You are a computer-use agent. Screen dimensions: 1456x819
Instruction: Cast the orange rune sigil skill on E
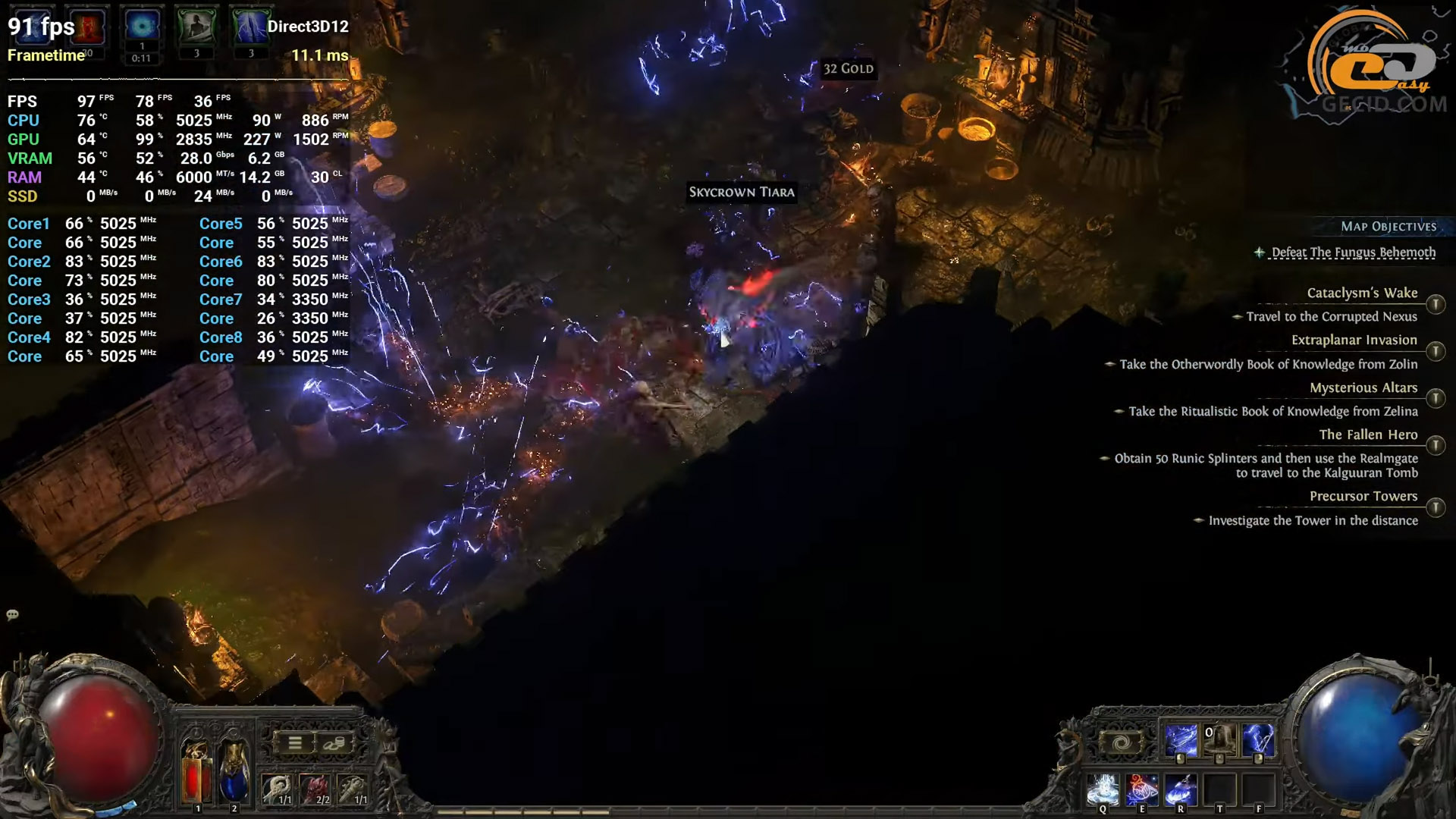pyautogui.click(x=1142, y=789)
